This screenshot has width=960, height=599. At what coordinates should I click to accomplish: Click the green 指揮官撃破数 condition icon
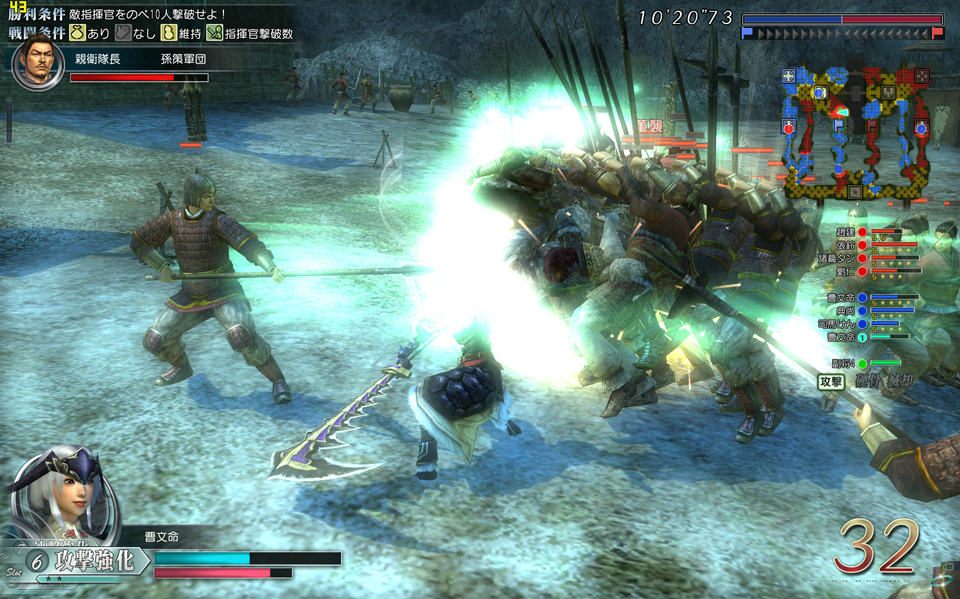pos(214,33)
